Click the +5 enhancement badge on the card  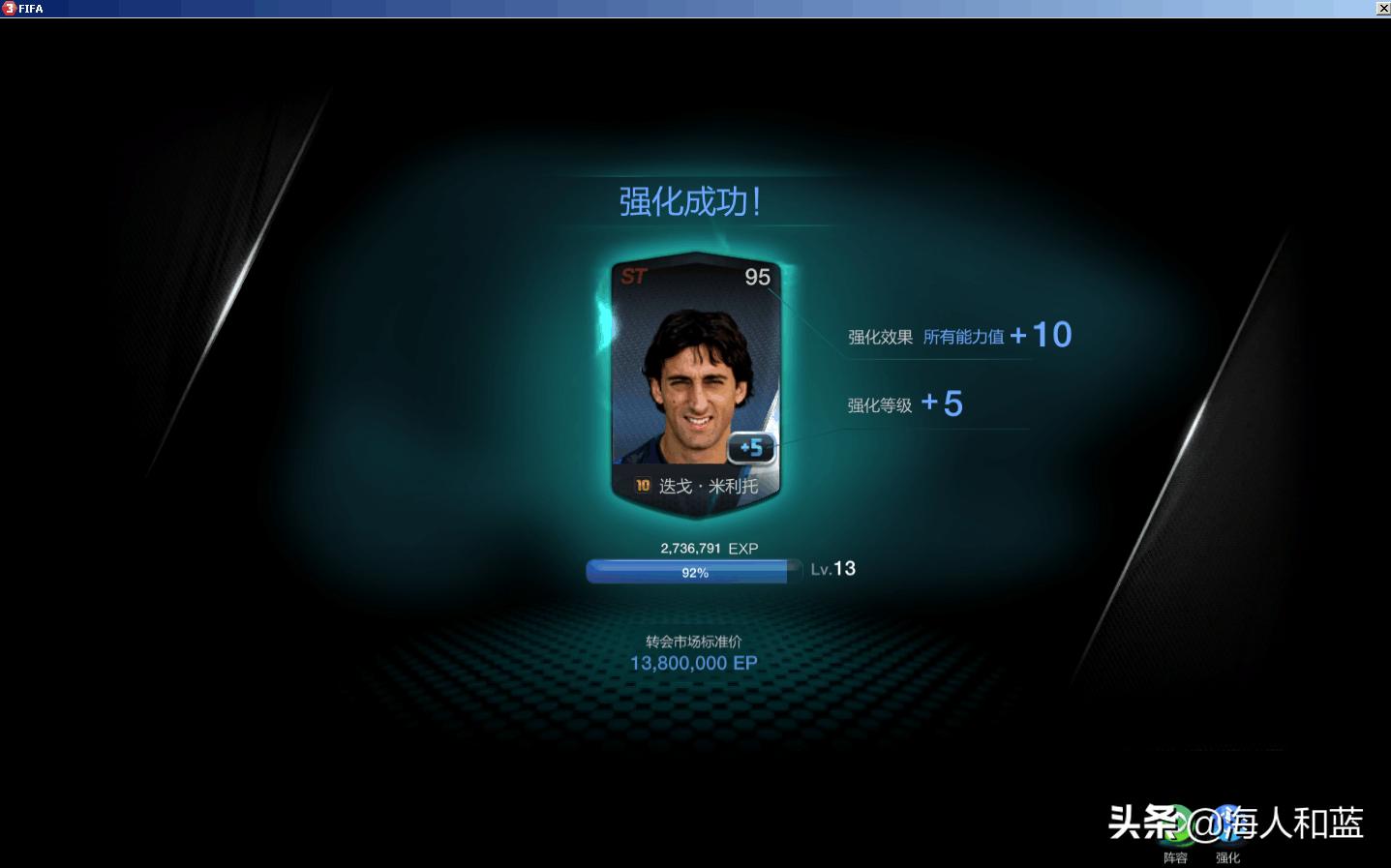point(749,447)
